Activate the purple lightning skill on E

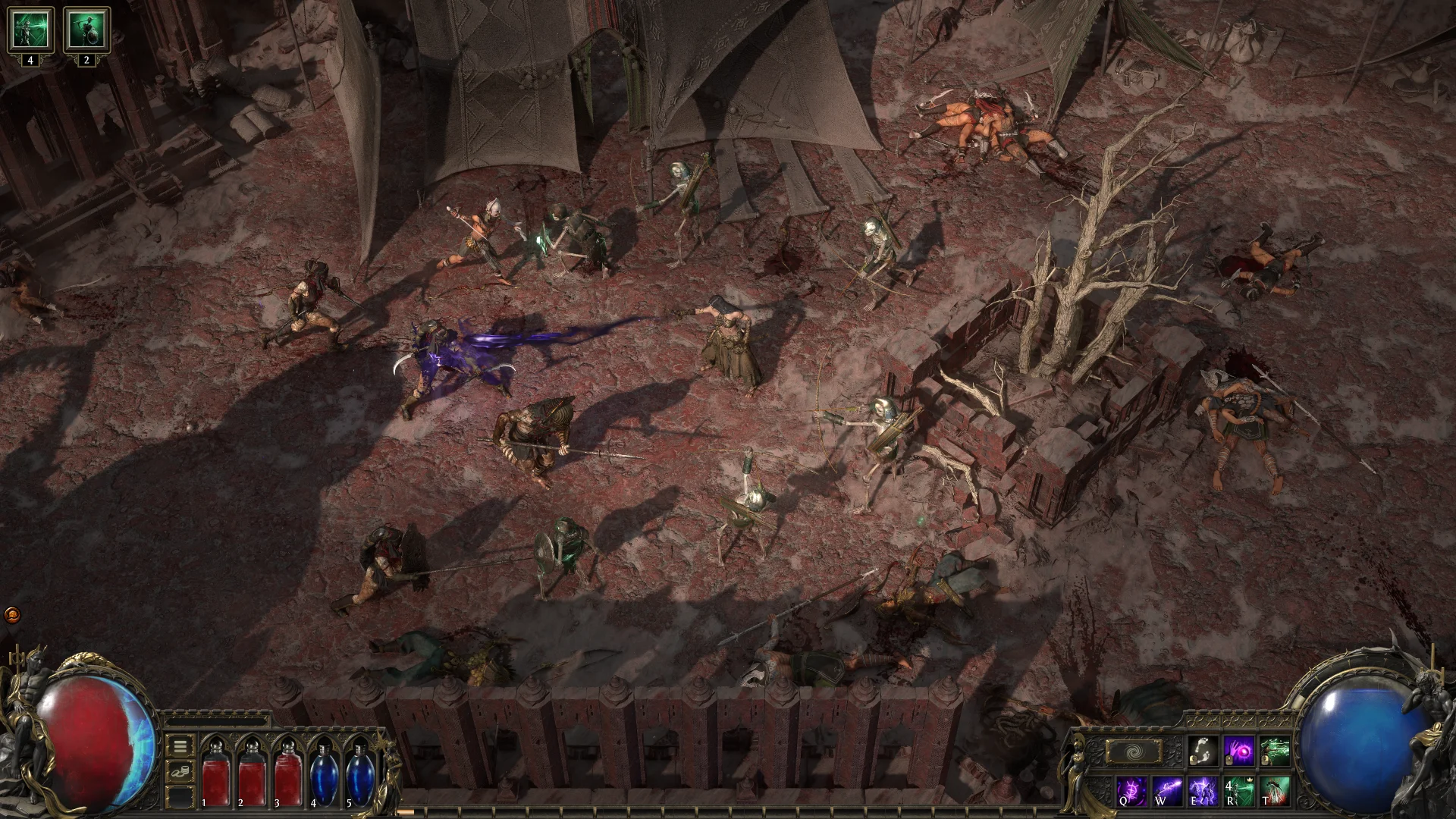pyautogui.click(x=1203, y=791)
